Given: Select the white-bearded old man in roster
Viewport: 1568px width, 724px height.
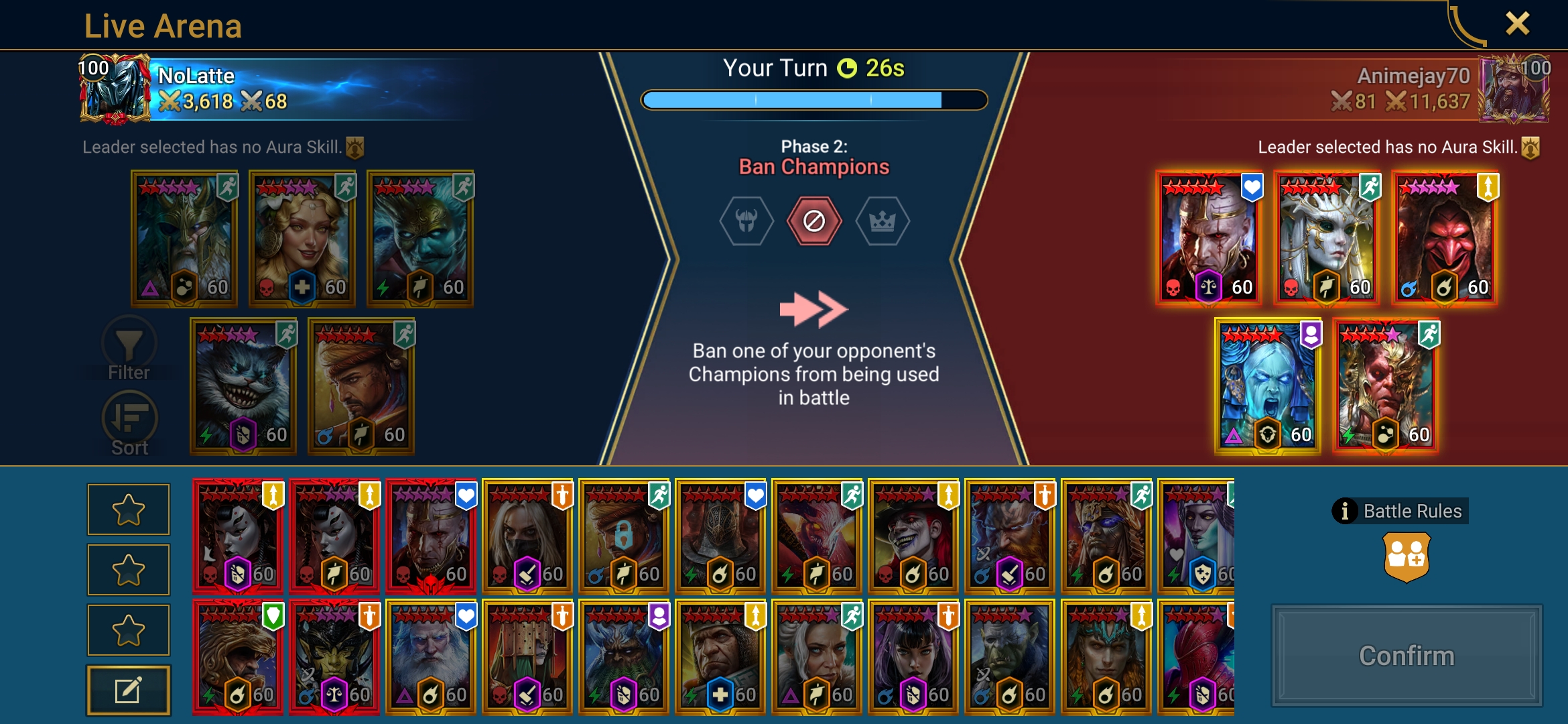Looking at the screenshot, I should [x=431, y=657].
